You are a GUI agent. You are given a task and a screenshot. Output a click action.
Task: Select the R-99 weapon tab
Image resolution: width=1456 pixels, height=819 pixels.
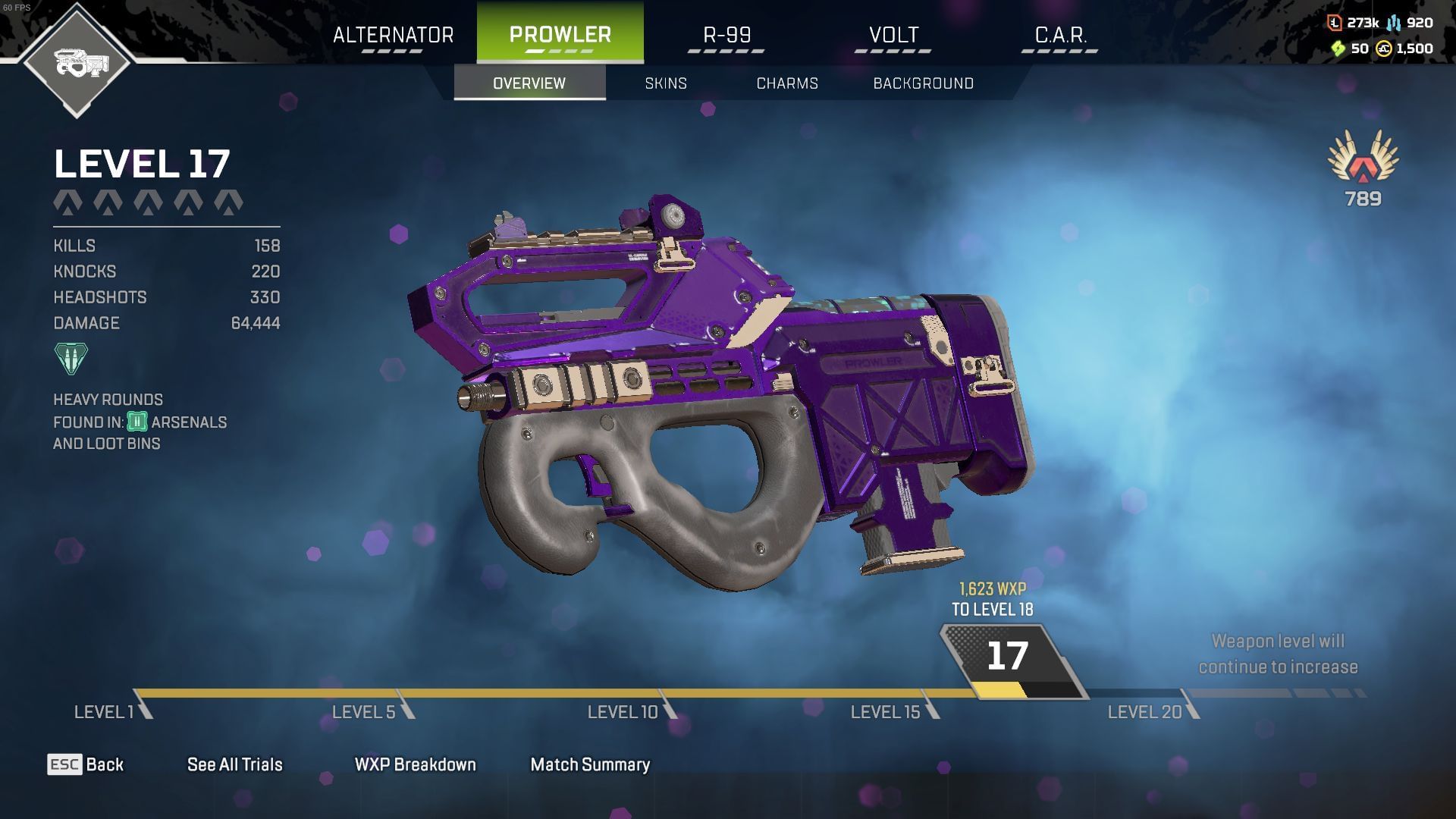pos(726,33)
